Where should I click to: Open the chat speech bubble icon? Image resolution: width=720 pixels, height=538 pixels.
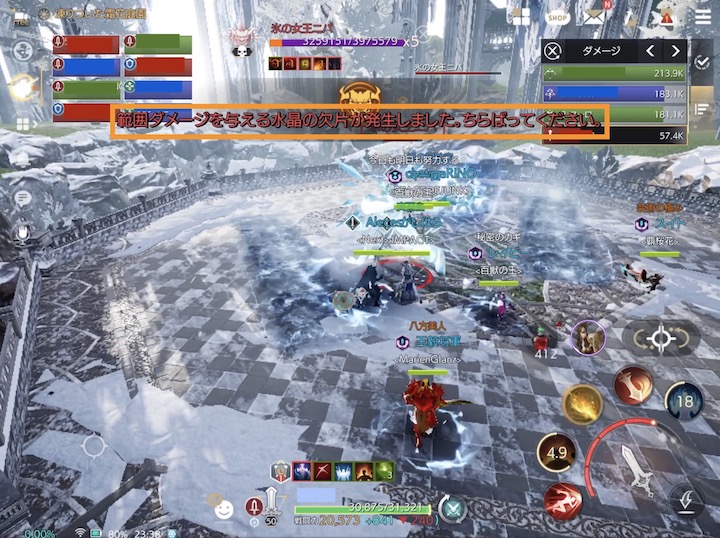click(x=22, y=198)
